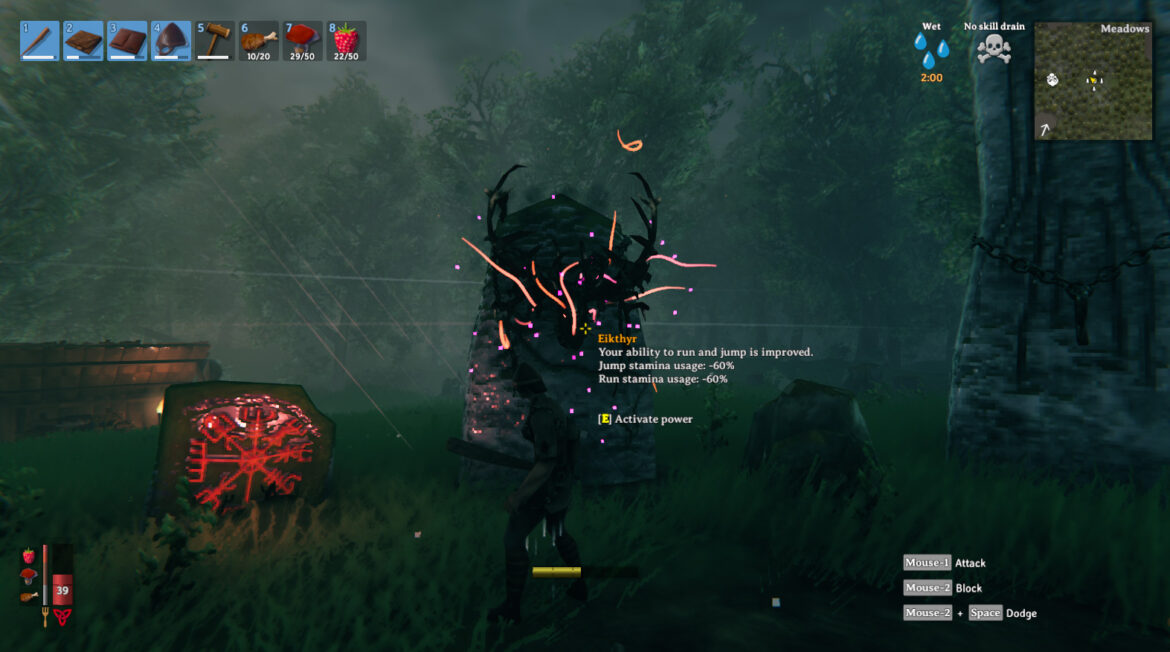
Task: Choose the leather helmet in hotbar slot 4
Action: coord(170,41)
